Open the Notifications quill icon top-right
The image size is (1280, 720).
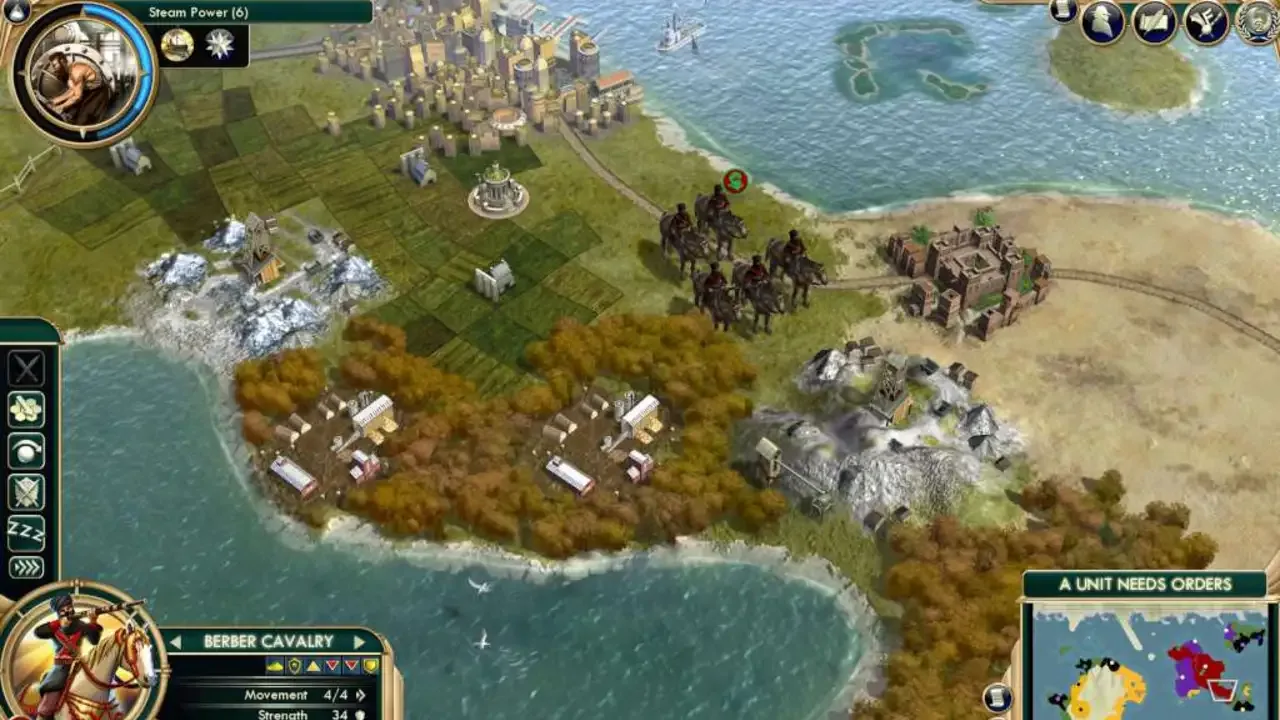tap(1208, 22)
